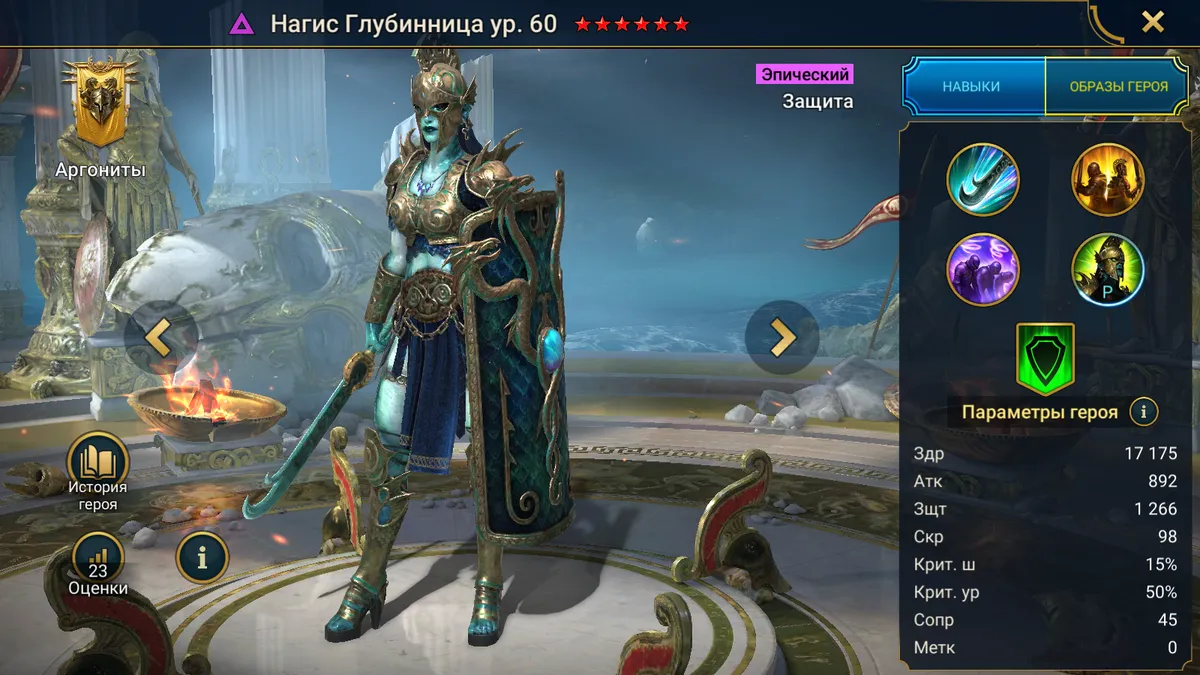Screen dimensions: 1200x675
Task: Open the info icon next to Параметры героя
Action: (x=1143, y=411)
